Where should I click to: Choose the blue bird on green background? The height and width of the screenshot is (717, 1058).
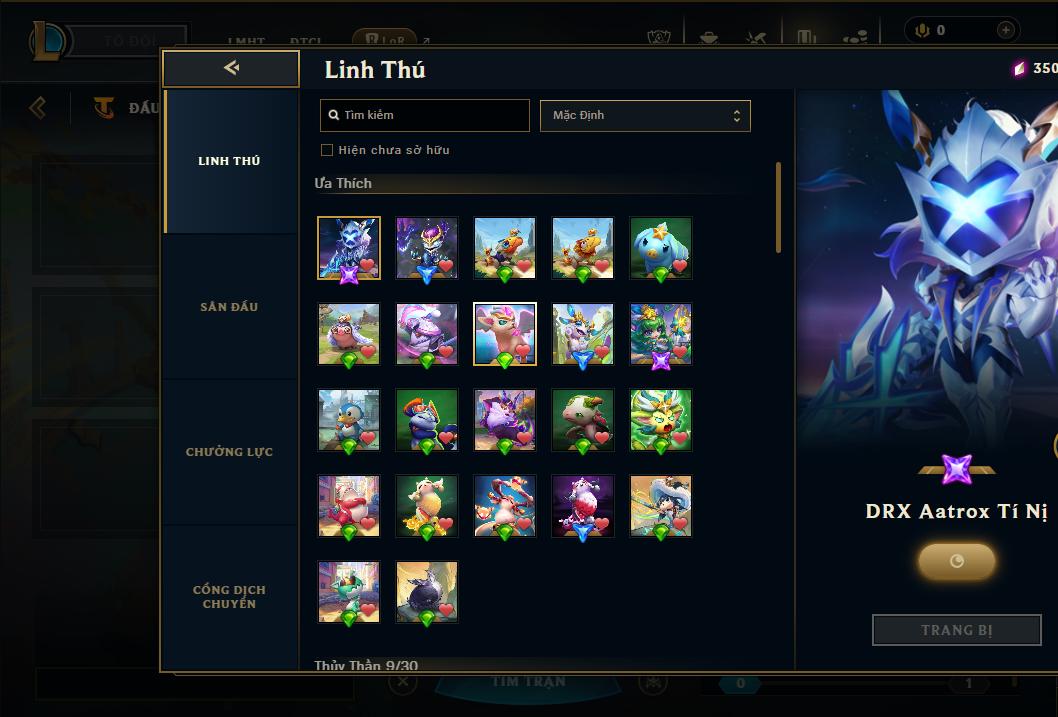pos(661,247)
